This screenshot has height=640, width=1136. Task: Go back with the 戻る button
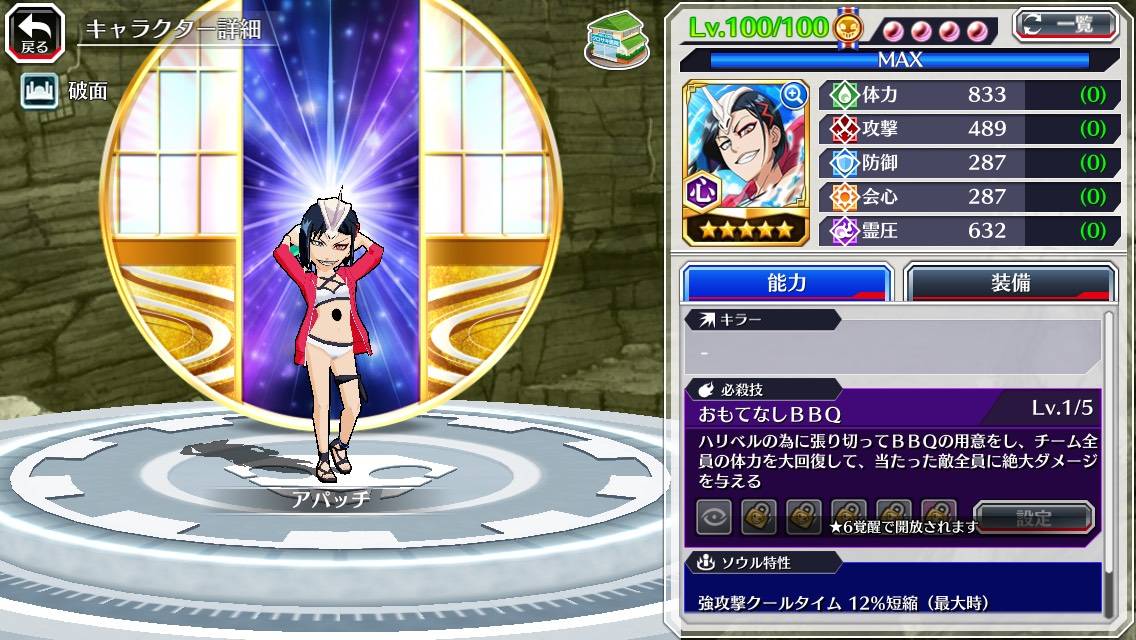pos(34,32)
